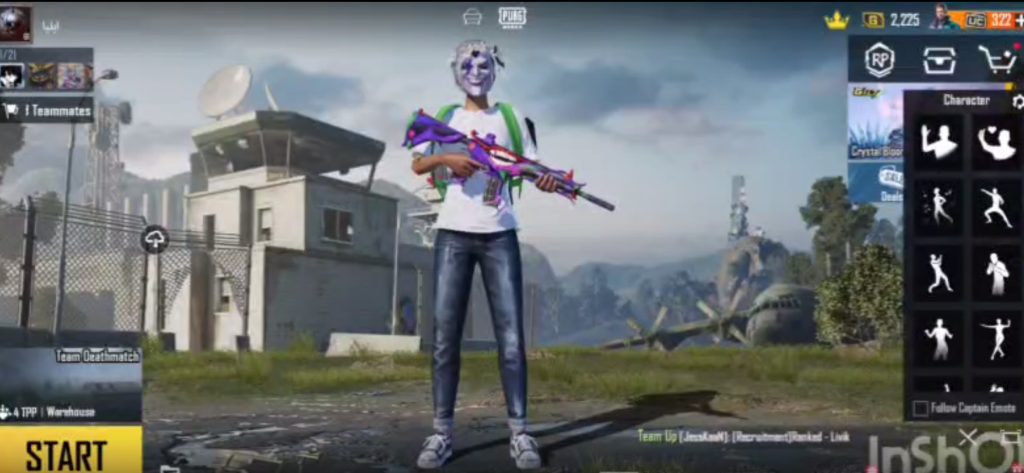
Task: Open the inventory chest icon
Action: pos(937,59)
